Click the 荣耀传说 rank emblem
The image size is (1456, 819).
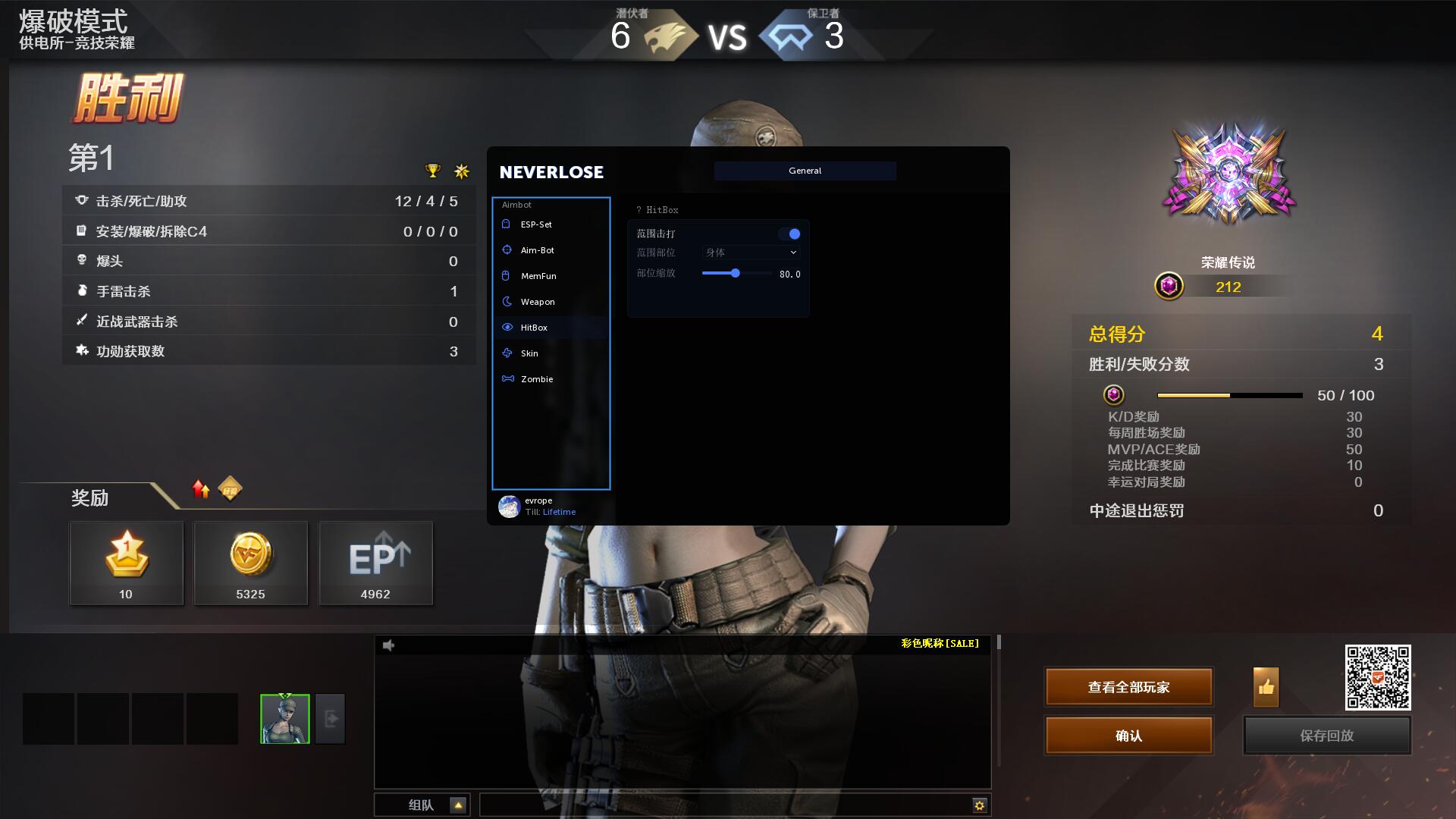point(1228,174)
